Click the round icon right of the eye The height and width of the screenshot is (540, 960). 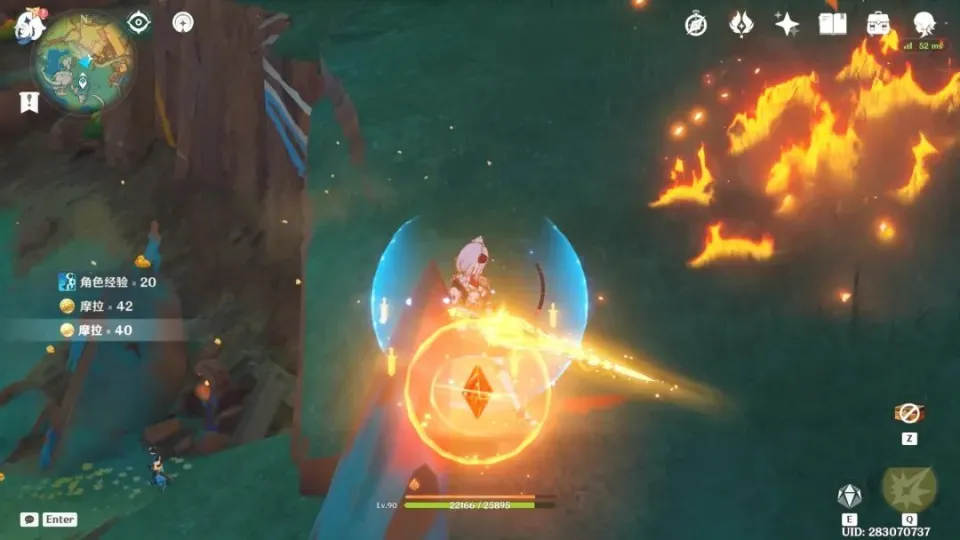183,23
